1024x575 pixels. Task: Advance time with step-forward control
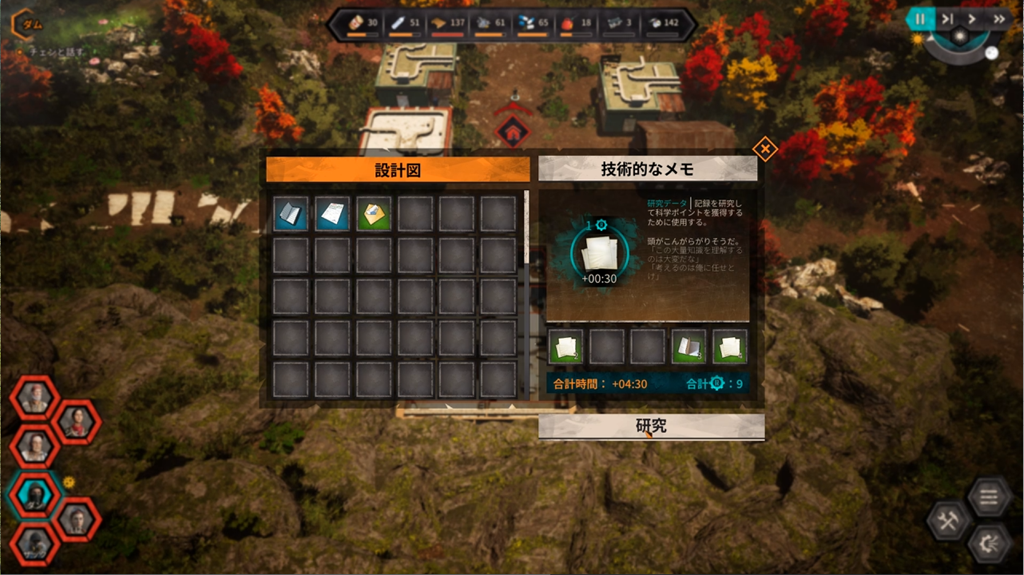946,18
